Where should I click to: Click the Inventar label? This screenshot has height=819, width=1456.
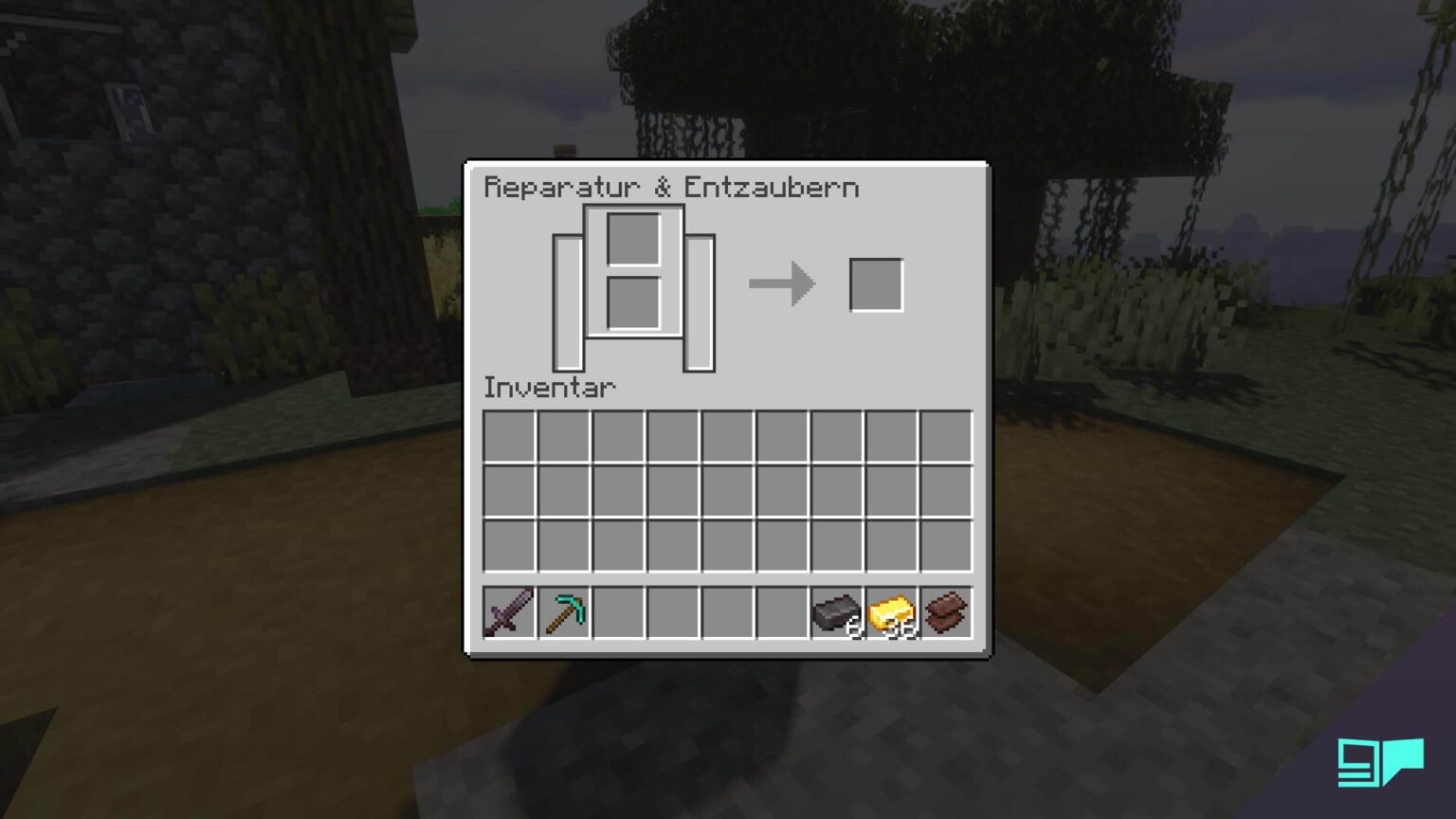(x=550, y=387)
